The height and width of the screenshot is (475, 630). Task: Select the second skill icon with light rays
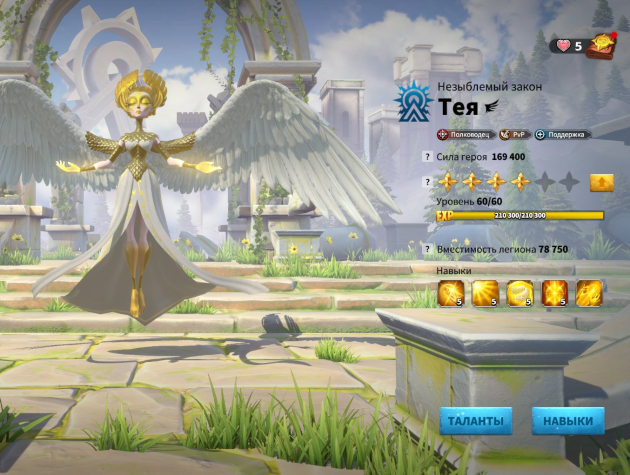485,293
